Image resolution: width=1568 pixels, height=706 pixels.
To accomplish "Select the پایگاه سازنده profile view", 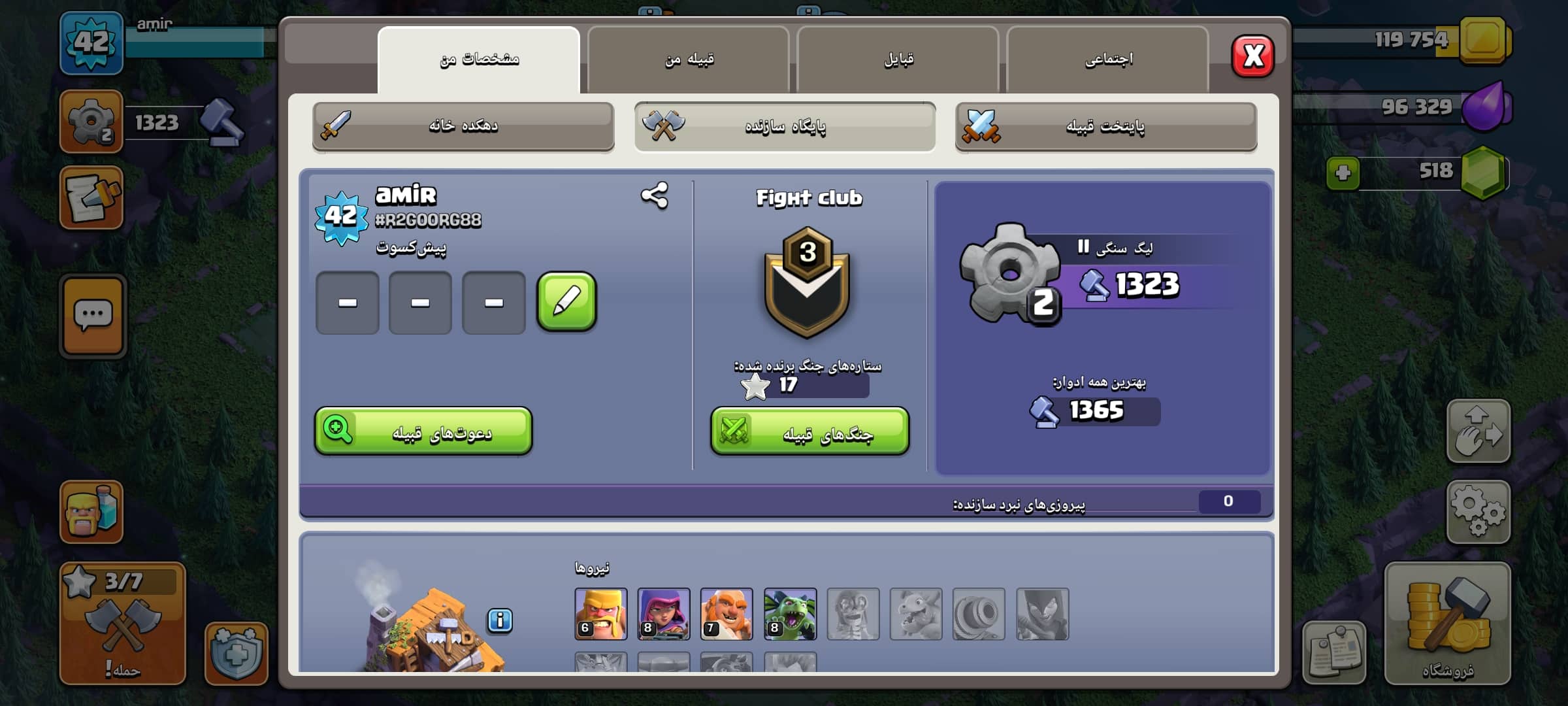I will pos(785,126).
